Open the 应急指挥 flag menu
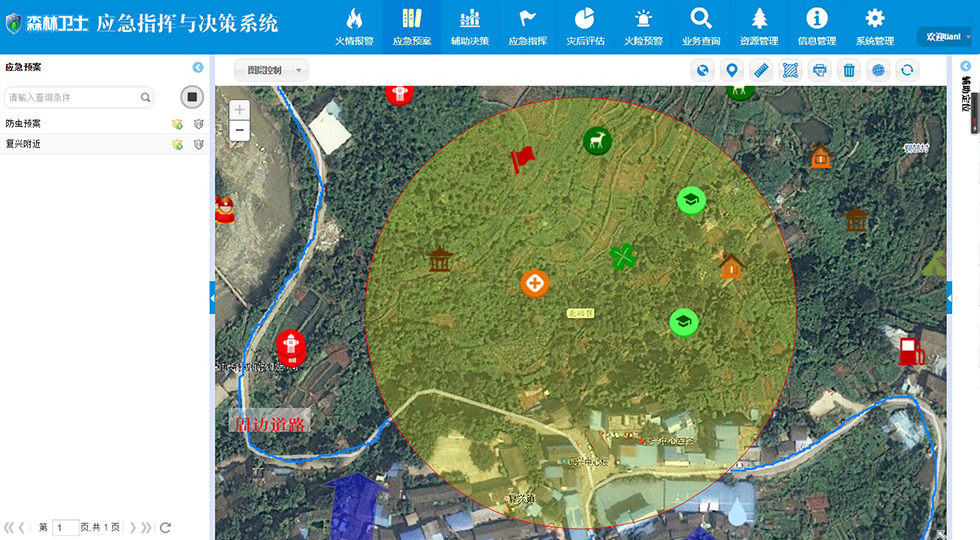This screenshot has width=980, height=540. pos(528,26)
